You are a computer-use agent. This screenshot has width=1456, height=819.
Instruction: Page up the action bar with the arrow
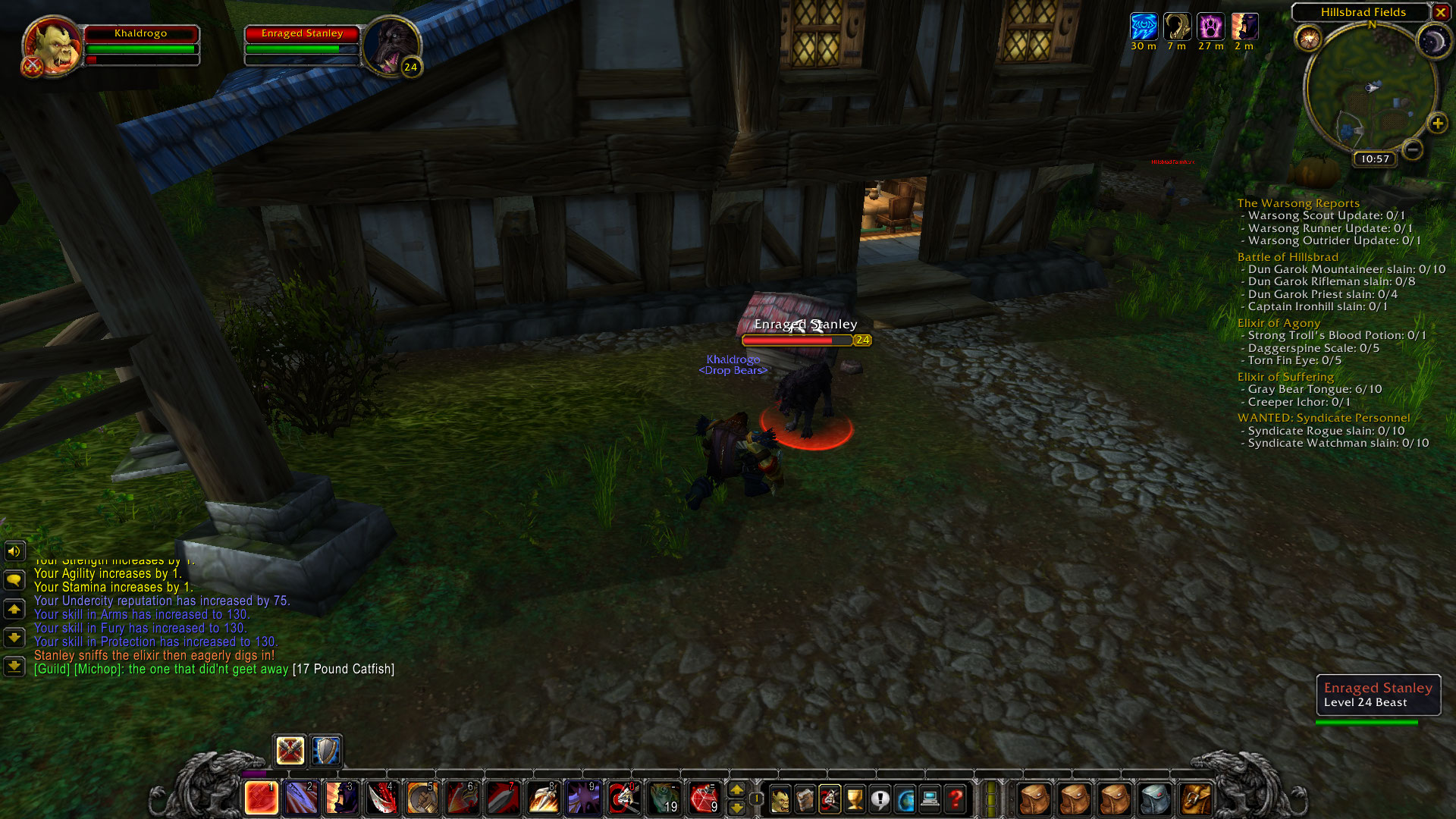tap(736, 789)
